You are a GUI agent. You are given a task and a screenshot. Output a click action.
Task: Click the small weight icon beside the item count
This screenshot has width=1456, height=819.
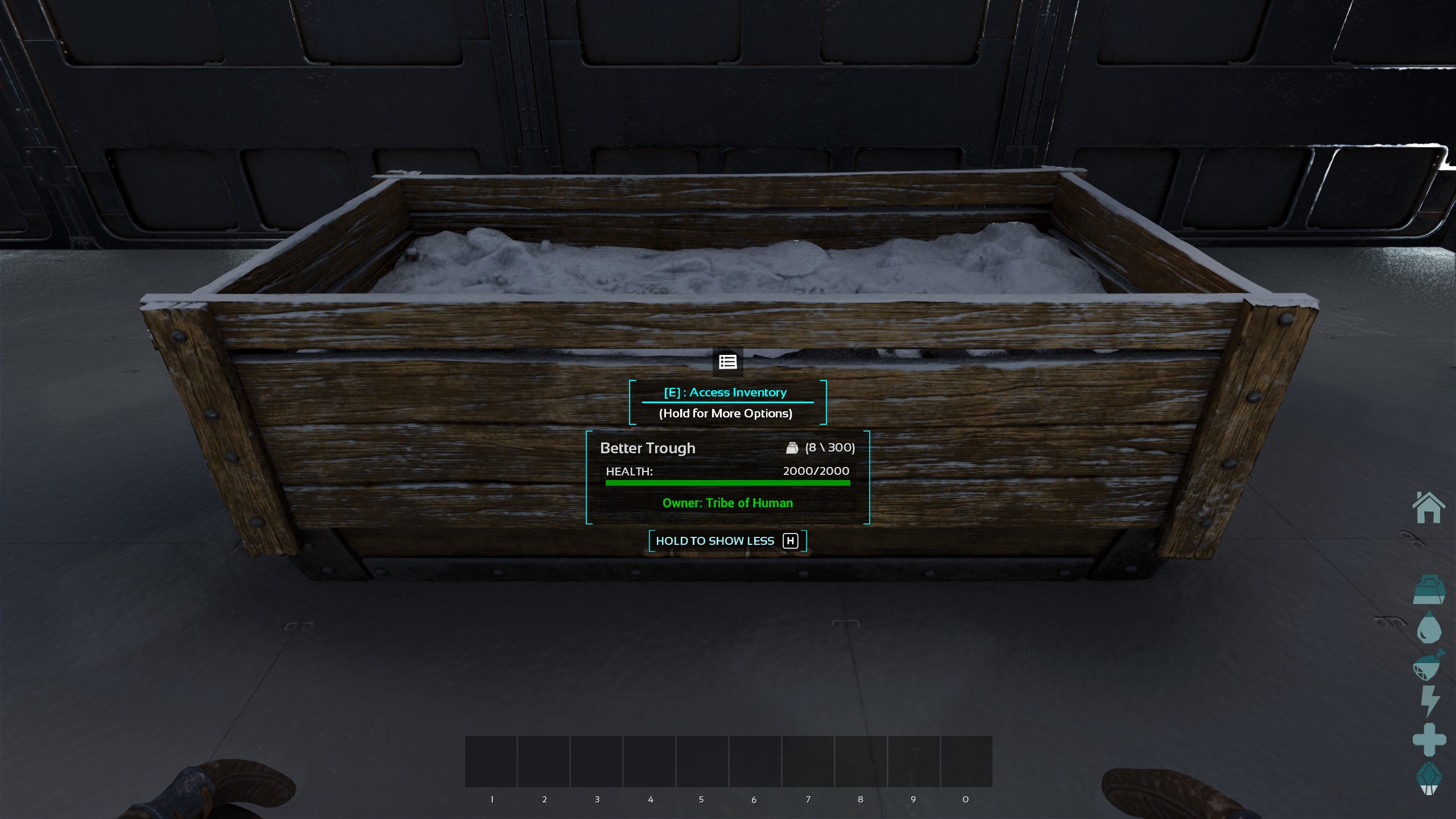[x=792, y=448]
